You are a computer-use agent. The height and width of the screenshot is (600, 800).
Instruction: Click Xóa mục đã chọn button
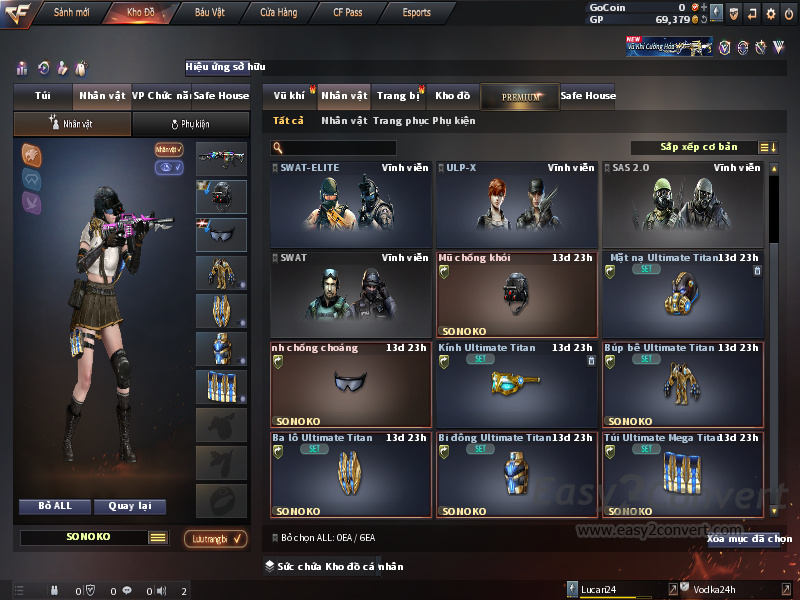click(x=749, y=539)
